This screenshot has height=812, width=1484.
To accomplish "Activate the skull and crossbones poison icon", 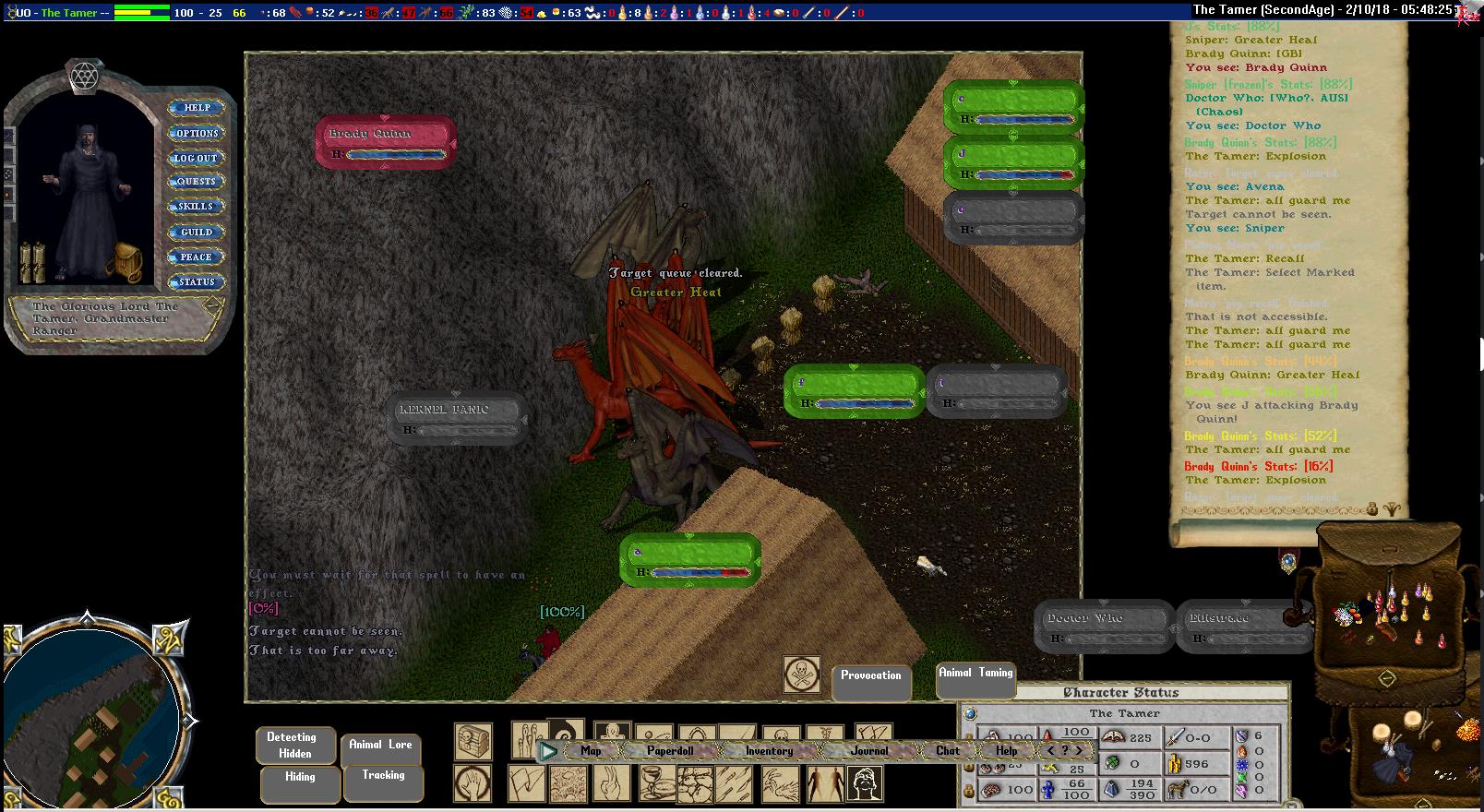I will (801, 674).
